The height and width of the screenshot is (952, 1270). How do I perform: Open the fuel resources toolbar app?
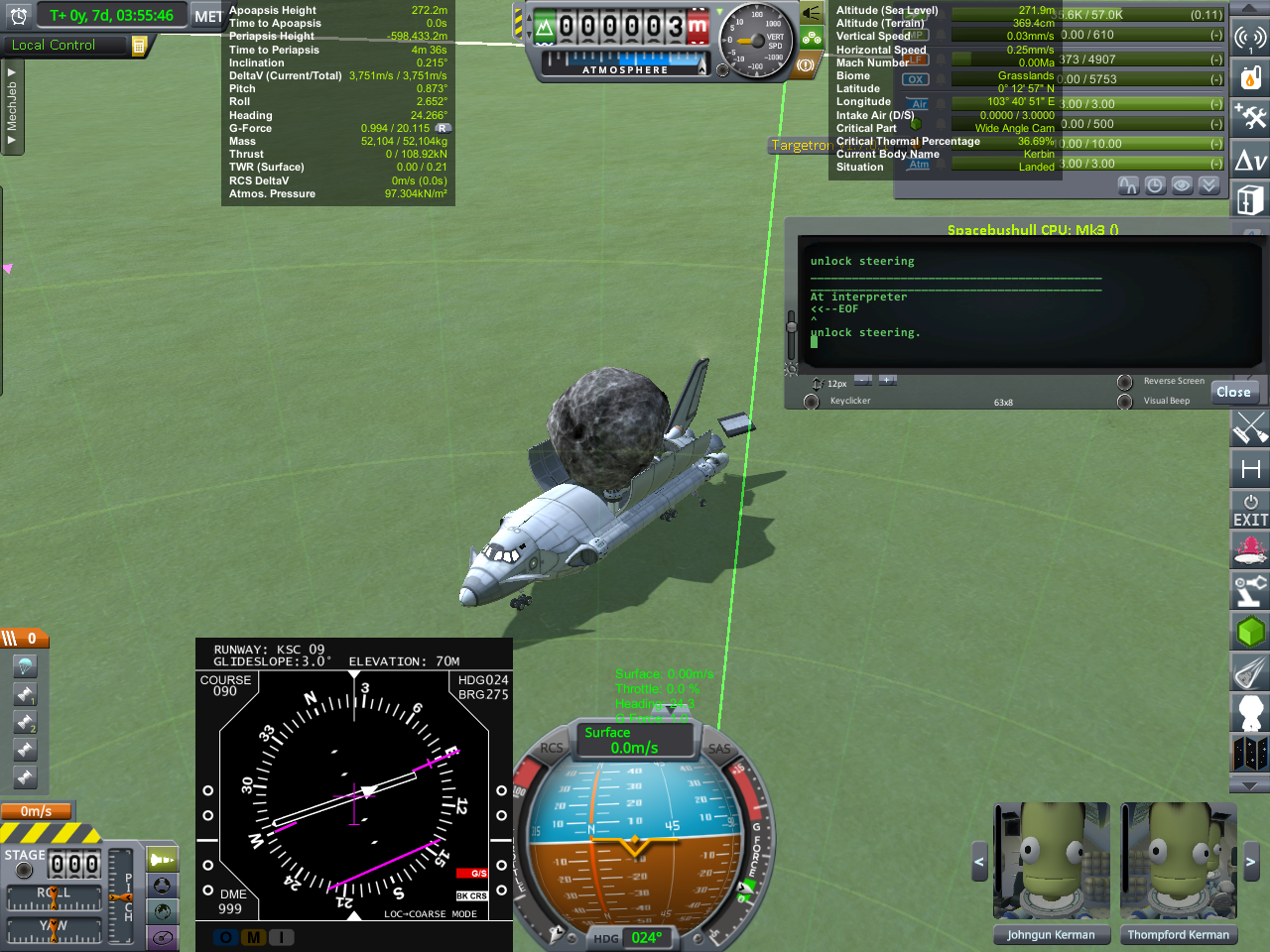coord(1250,77)
